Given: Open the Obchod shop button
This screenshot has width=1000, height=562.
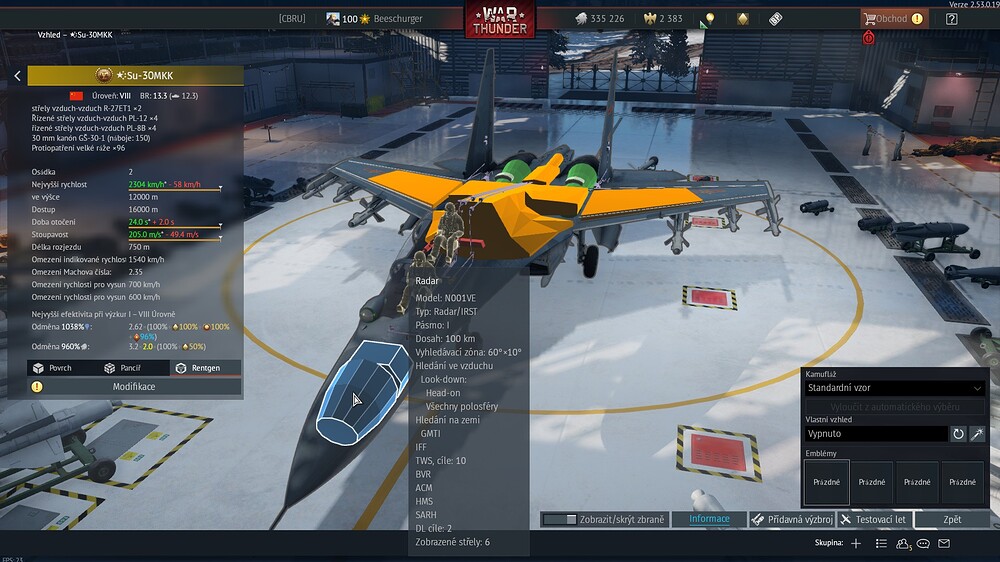Looking at the screenshot, I should pos(886,18).
